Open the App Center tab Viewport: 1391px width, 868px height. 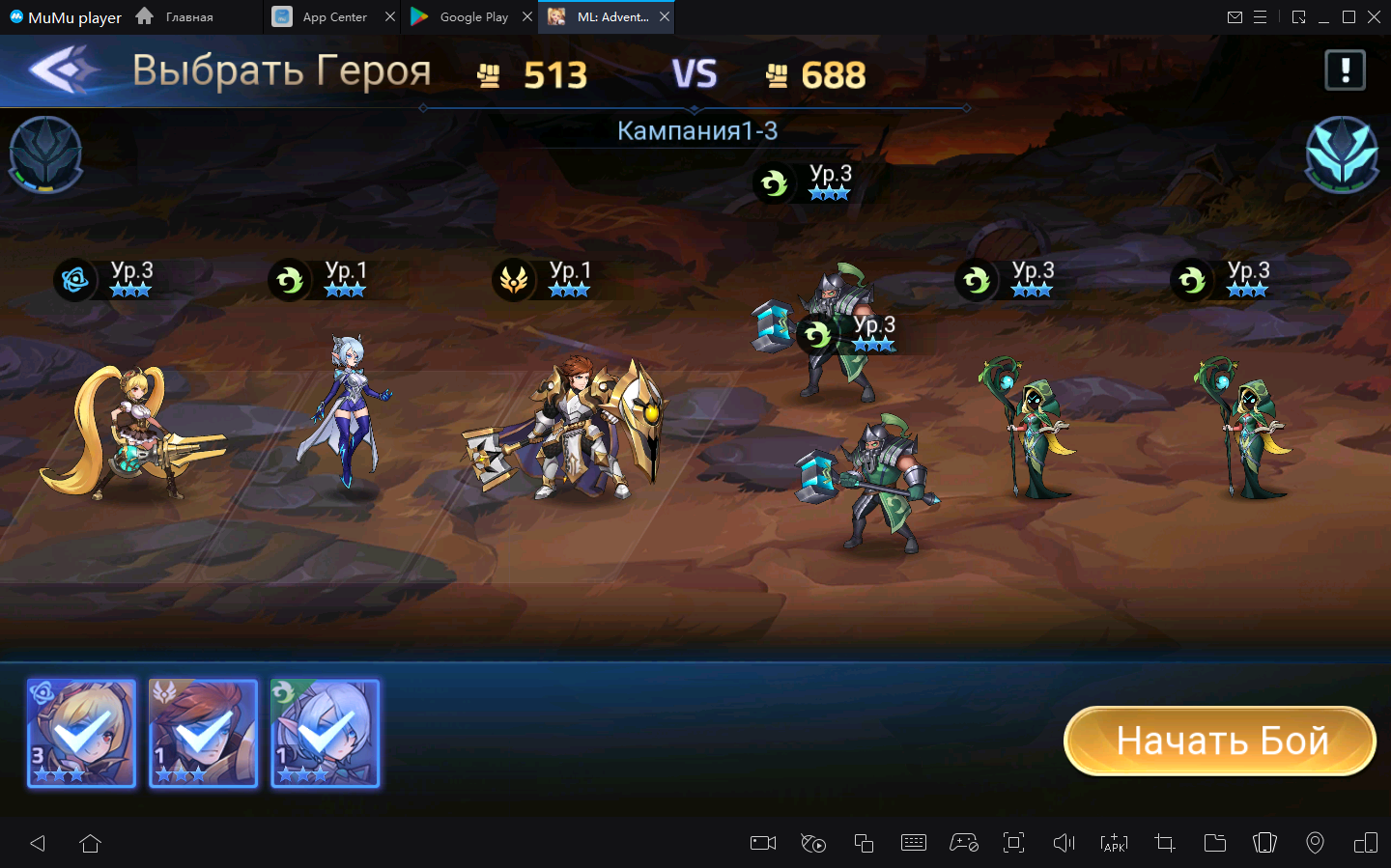[333, 17]
